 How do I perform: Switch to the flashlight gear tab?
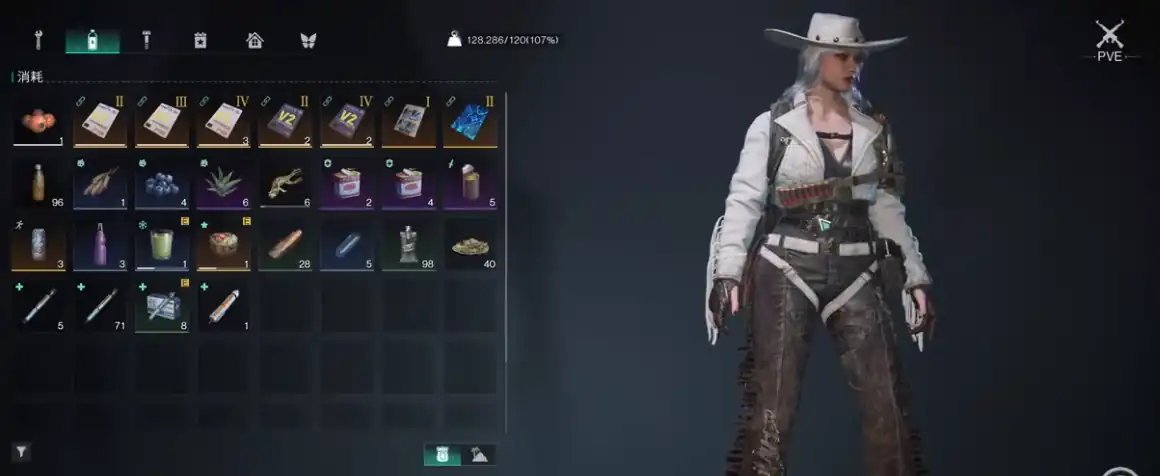147,40
